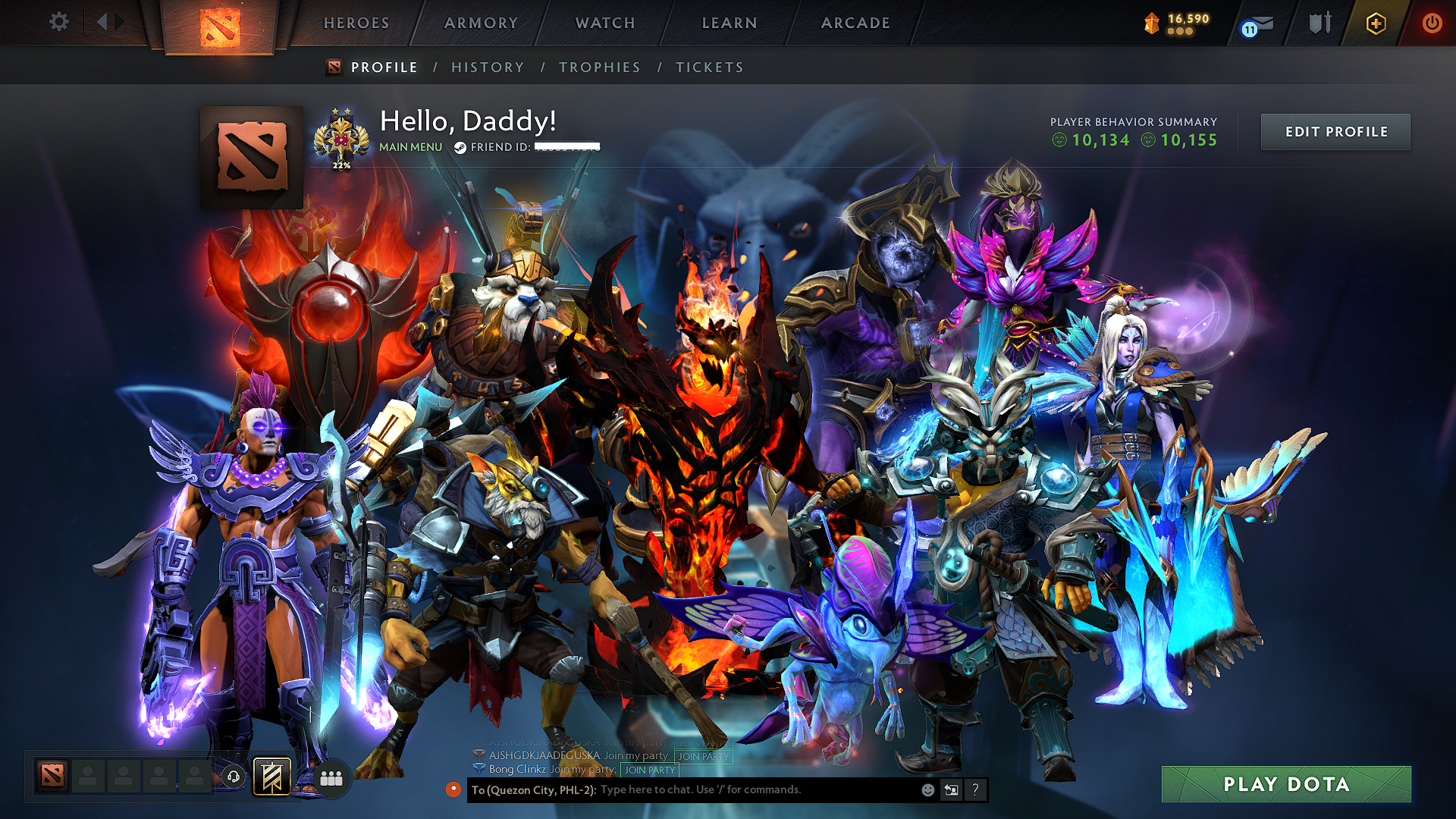Screen dimensions: 1456x819
Task: Click the EDIT PROFILE button
Action: click(1335, 131)
